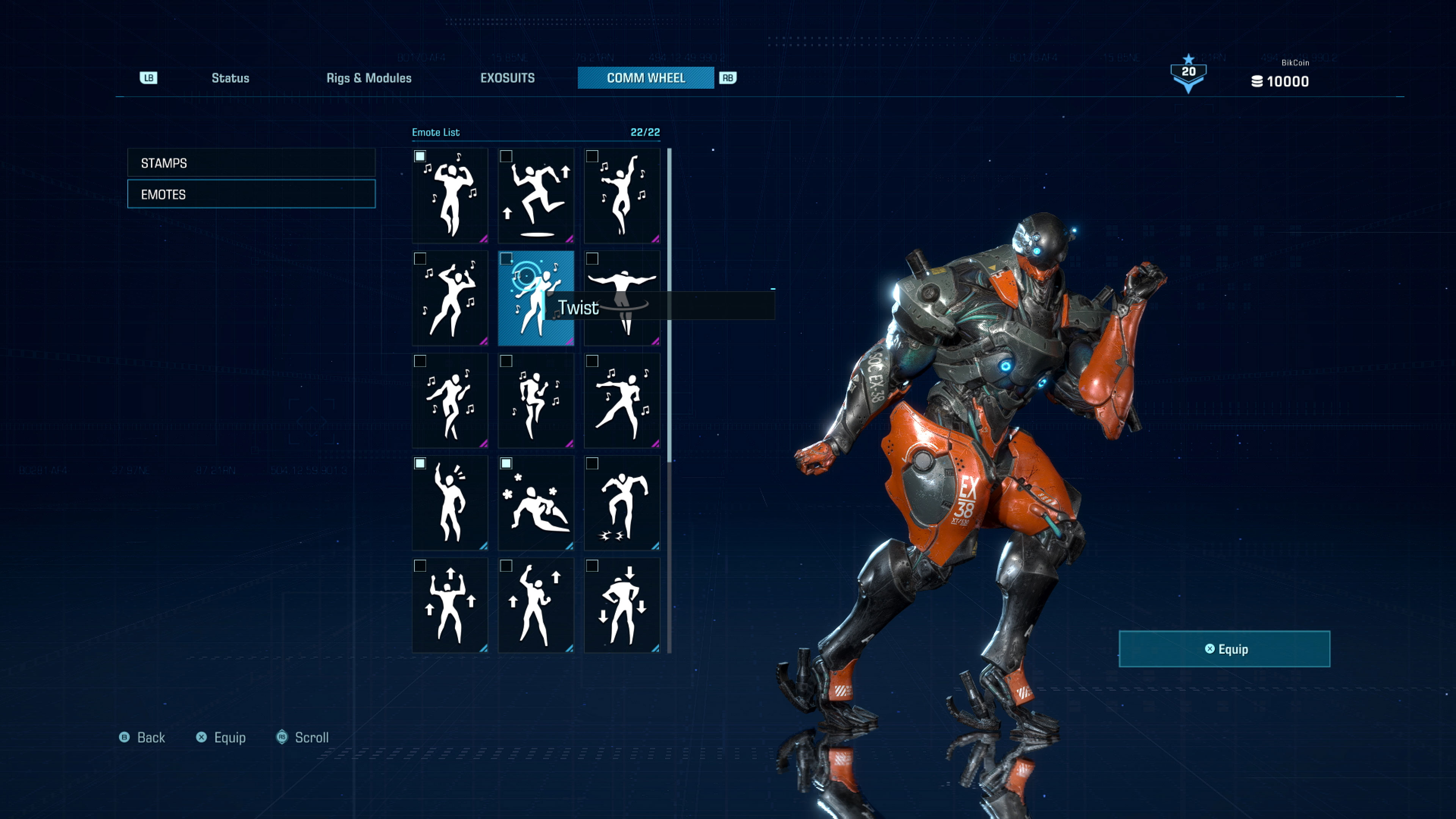Select the lunging dance emote with notes
Screen dimensions: 1456x819
pyautogui.click(x=622, y=401)
